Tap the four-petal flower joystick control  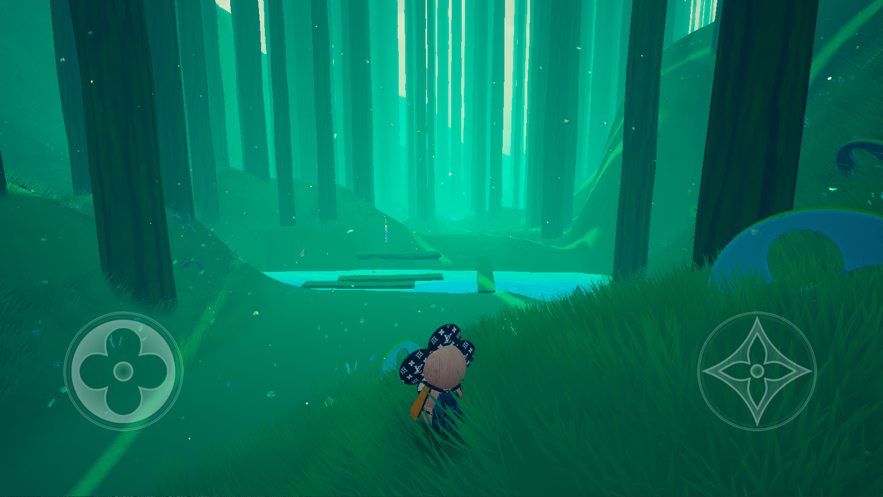tap(123, 372)
